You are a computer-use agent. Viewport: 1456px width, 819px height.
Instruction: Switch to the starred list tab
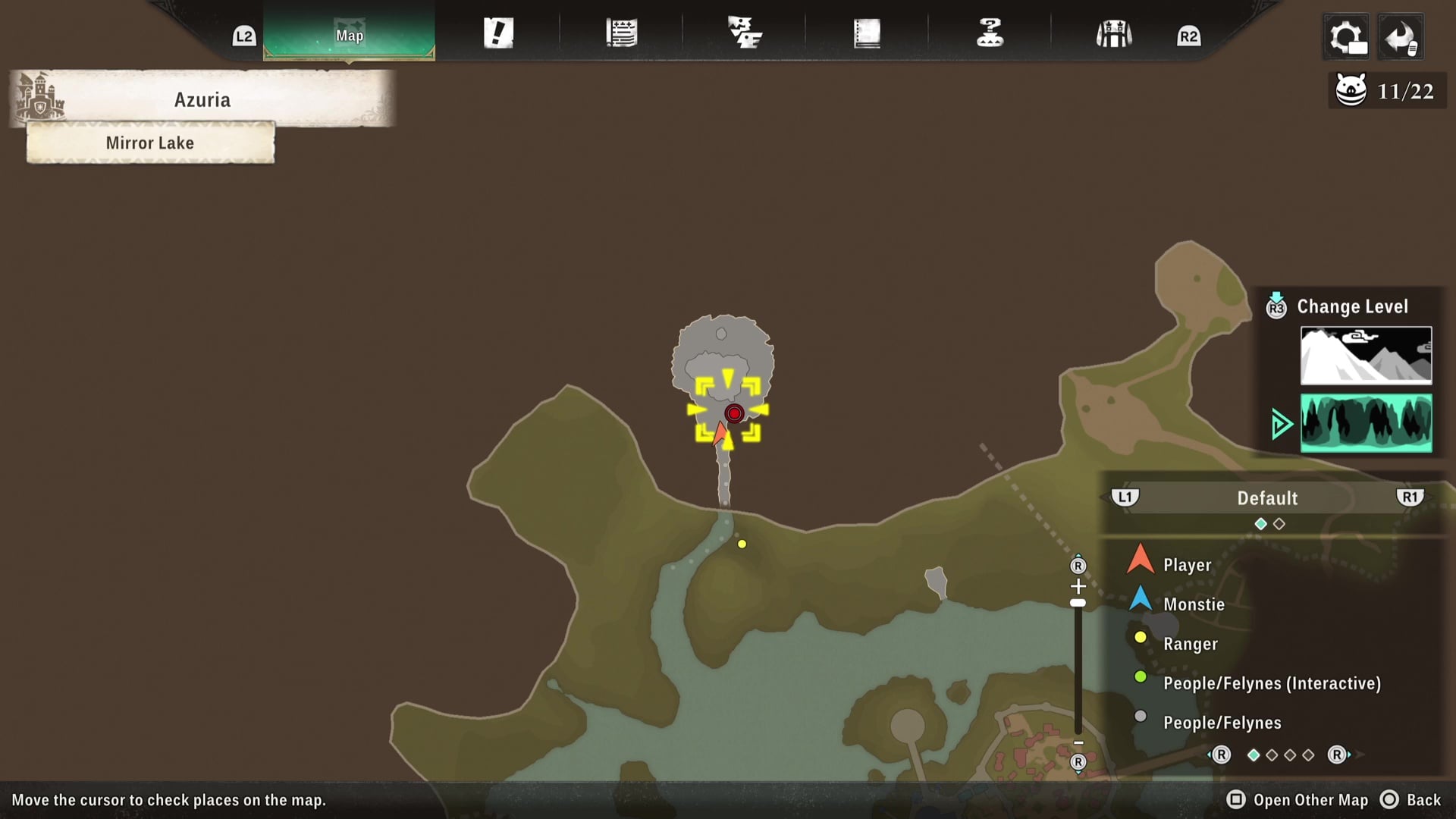pyautogui.click(x=621, y=33)
